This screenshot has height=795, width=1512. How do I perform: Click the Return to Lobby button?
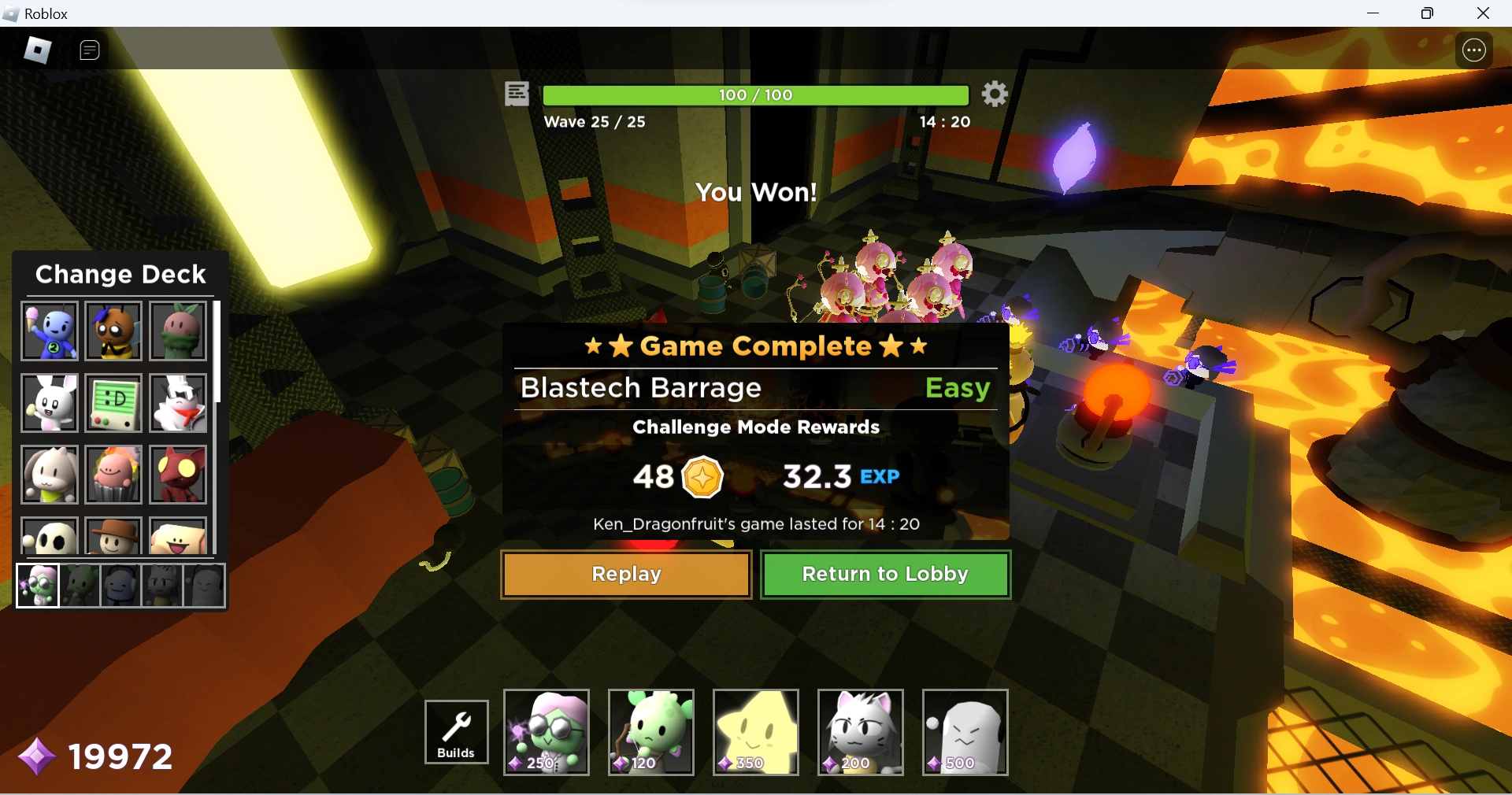(885, 574)
